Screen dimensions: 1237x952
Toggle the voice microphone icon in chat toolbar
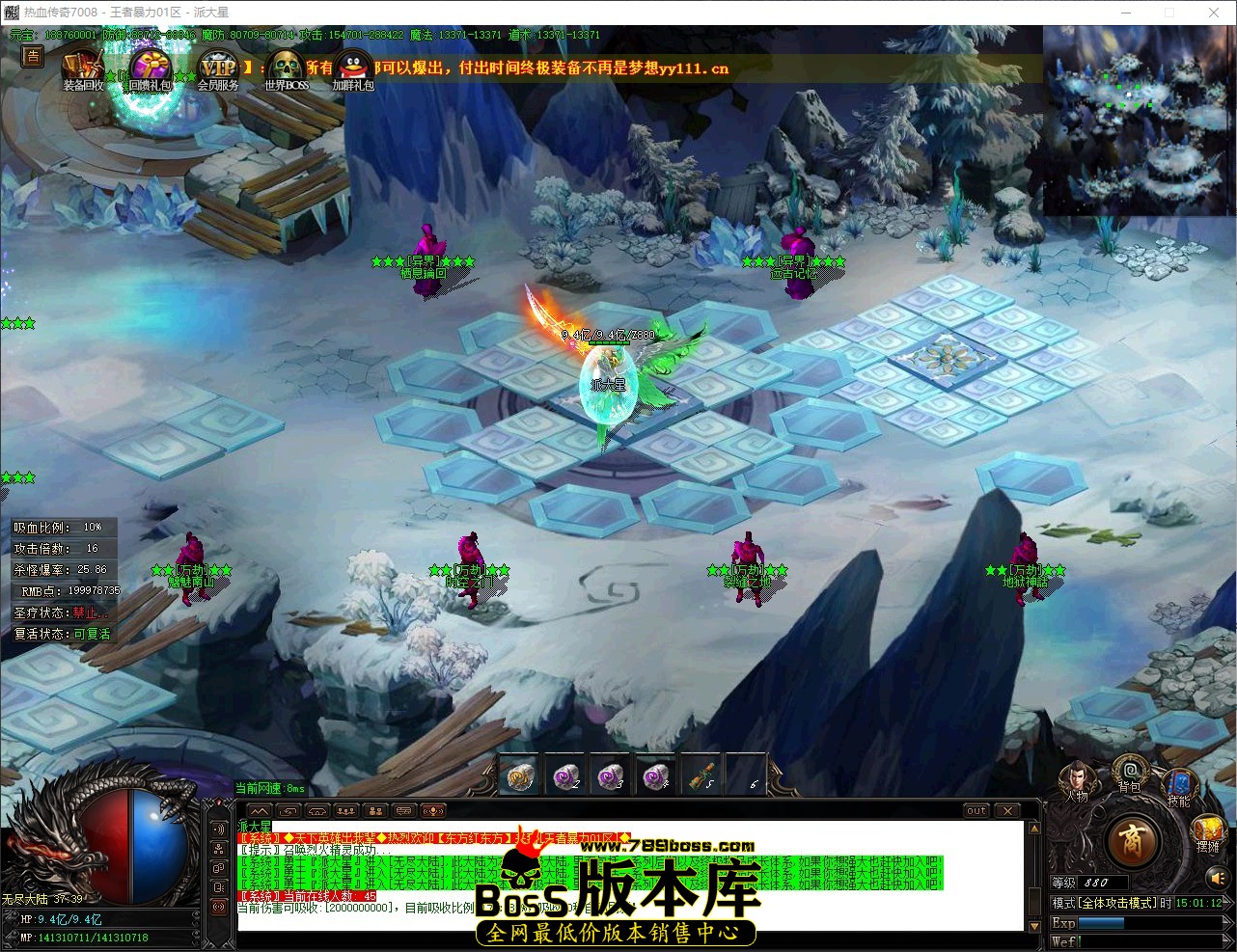433,810
